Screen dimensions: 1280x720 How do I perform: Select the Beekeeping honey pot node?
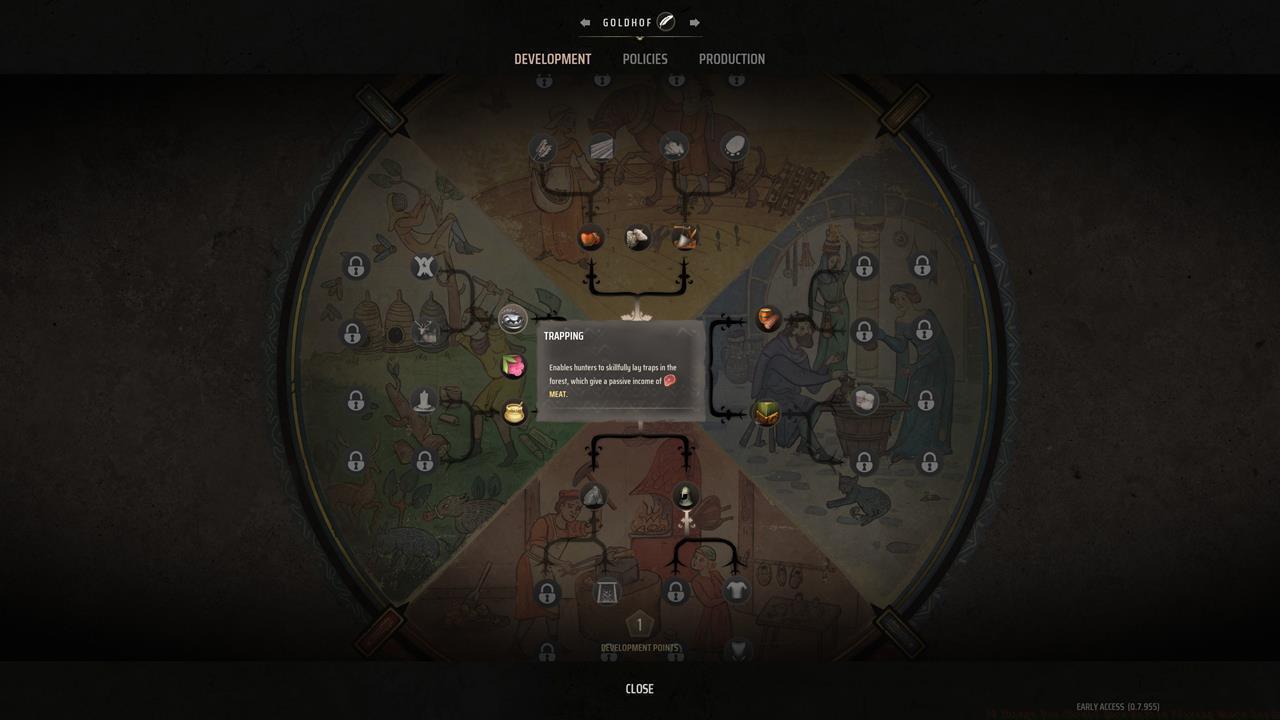[513, 412]
